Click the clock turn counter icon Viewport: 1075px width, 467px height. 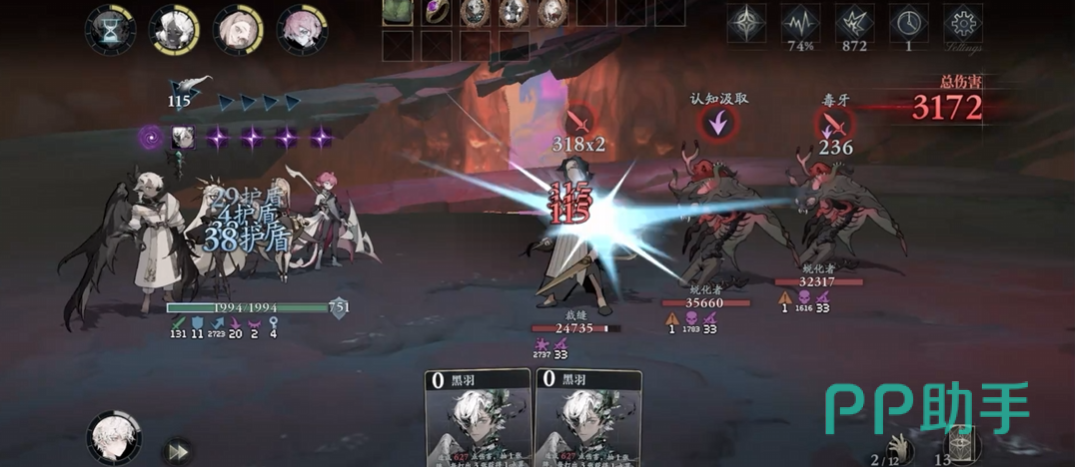point(908,22)
